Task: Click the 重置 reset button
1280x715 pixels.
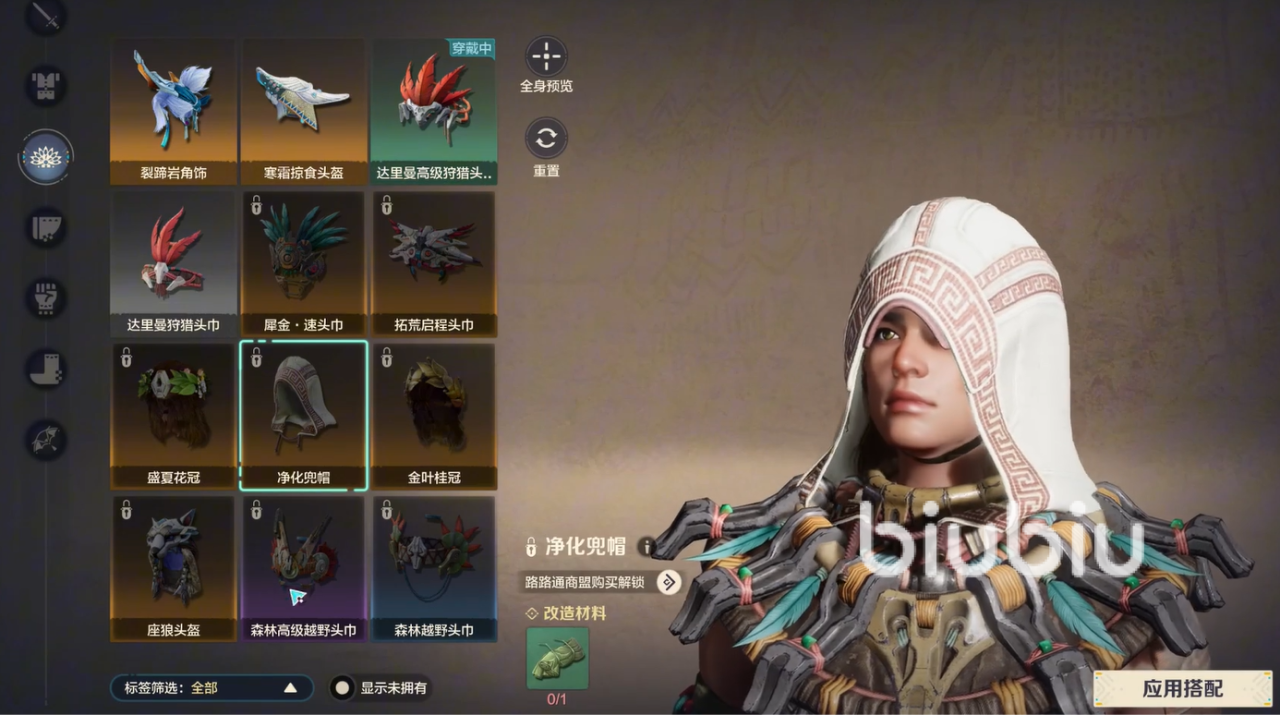Action: tap(546, 139)
